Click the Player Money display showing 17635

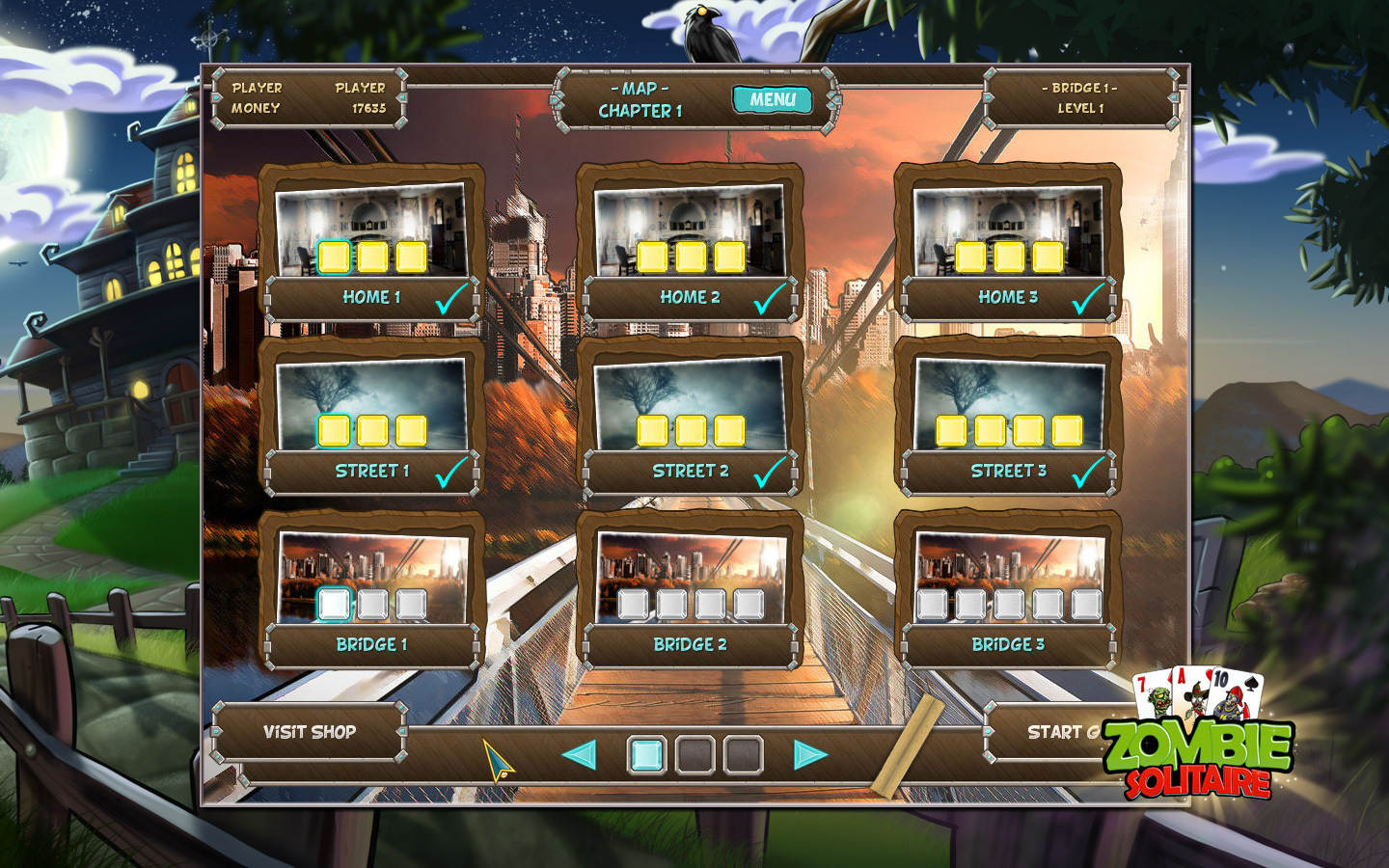click(x=369, y=109)
